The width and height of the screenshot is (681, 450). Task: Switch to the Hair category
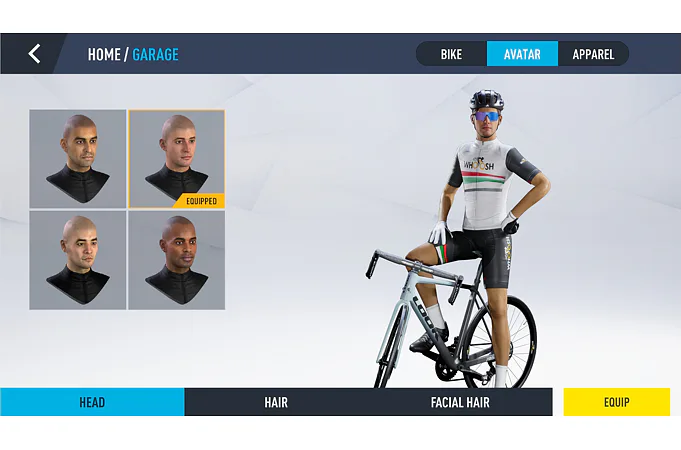[276, 402]
